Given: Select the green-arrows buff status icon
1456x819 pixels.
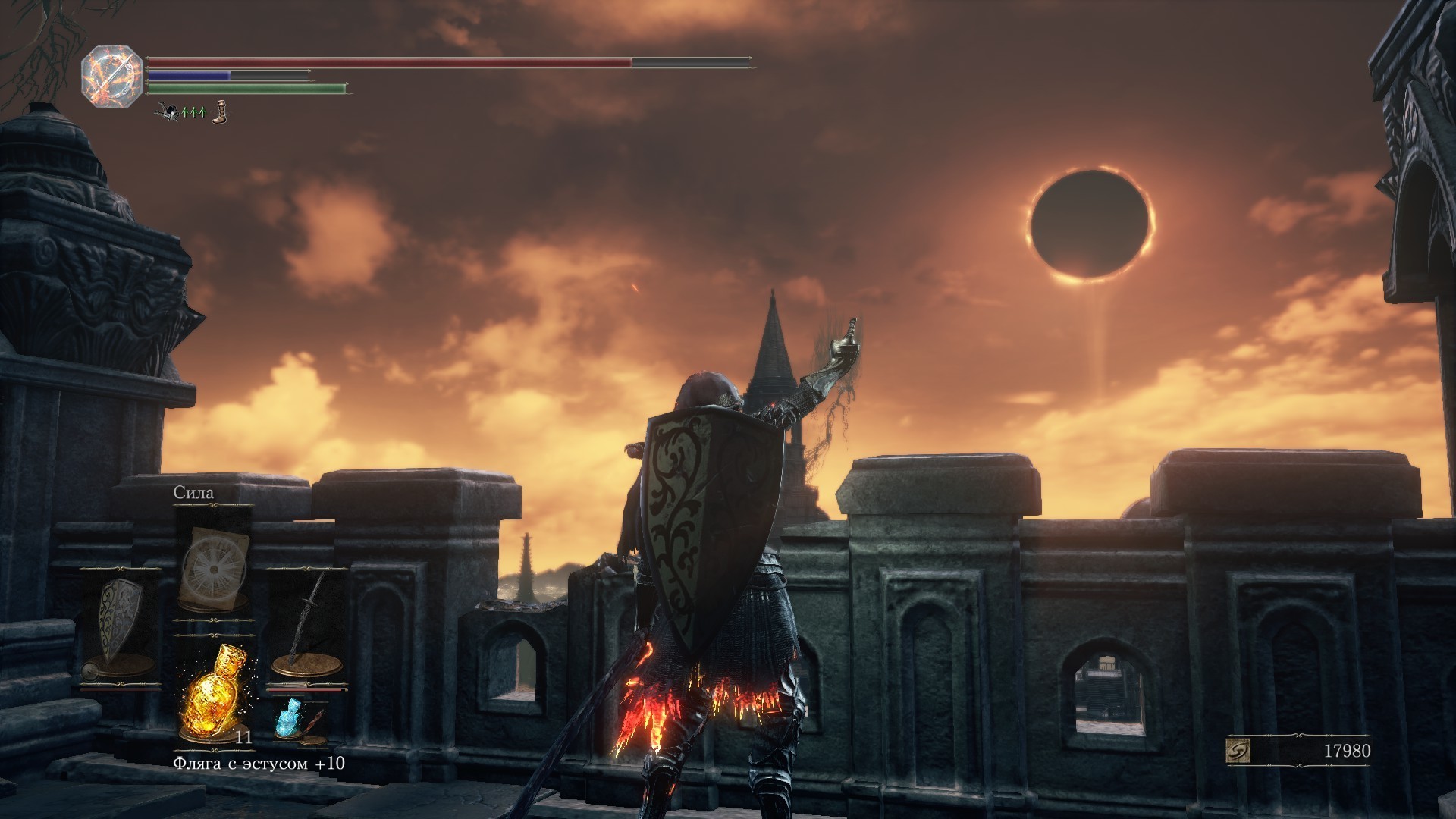Looking at the screenshot, I should pos(193,112).
